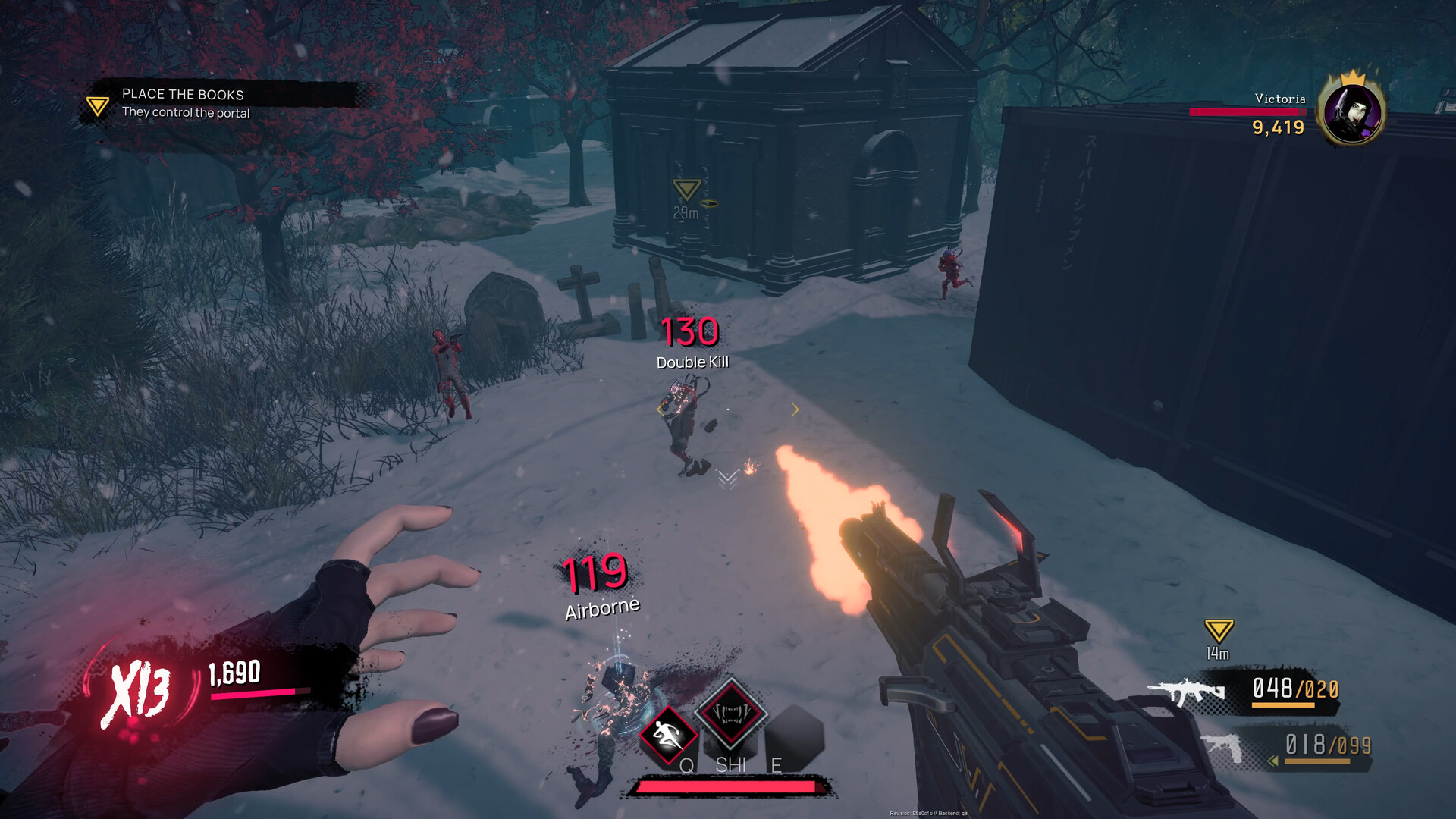Click the pistol sidearm icon
This screenshot has width=1456, height=819.
click(x=1224, y=746)
